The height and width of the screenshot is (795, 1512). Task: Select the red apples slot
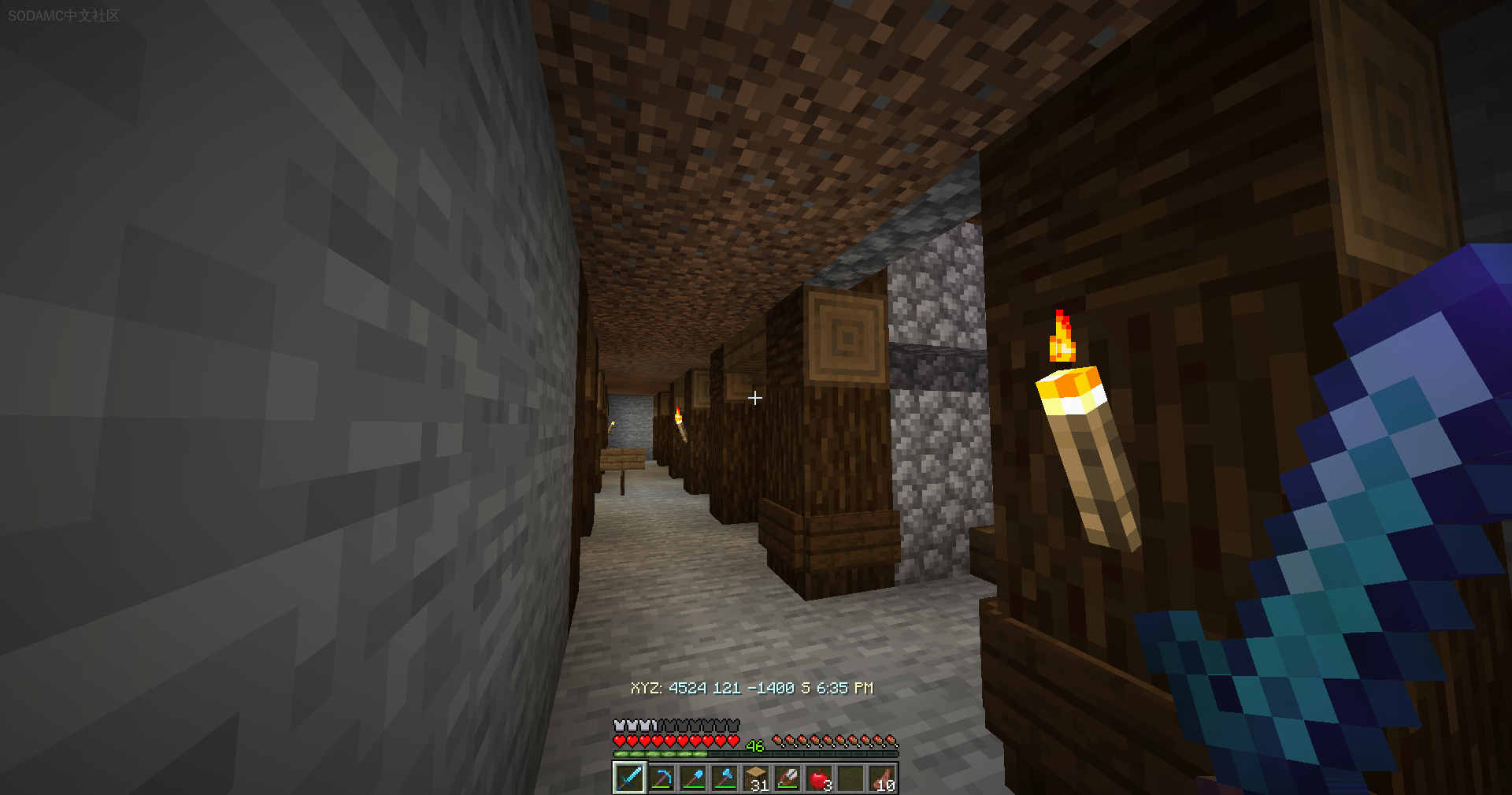[819, 778]
